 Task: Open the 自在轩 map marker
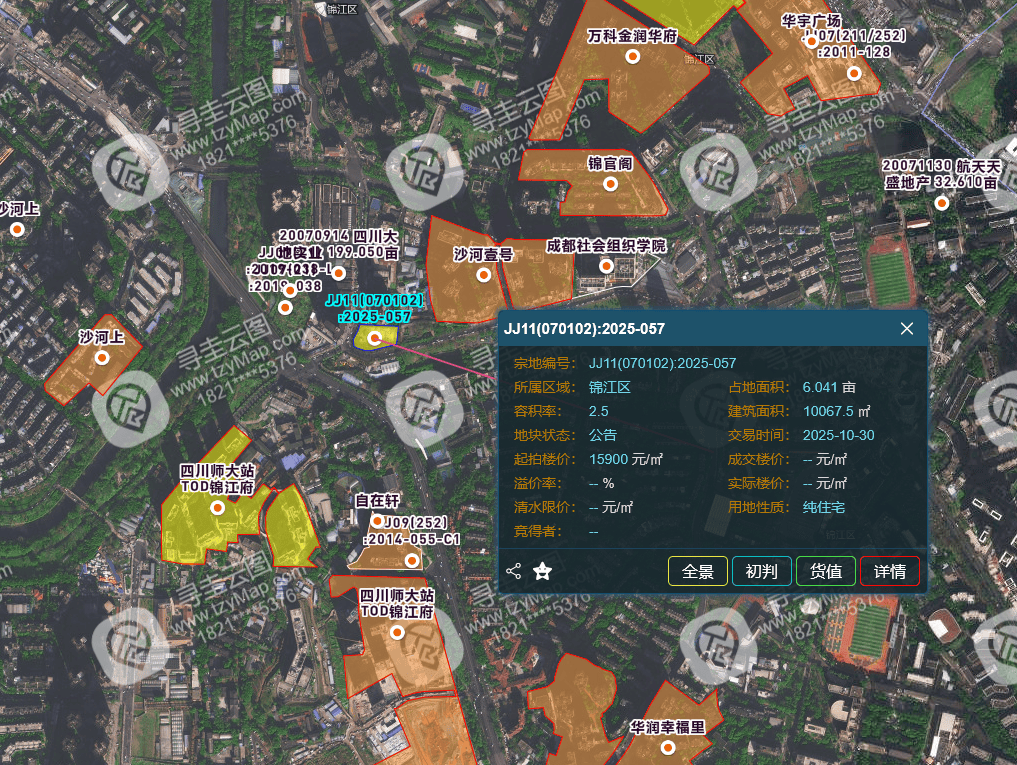(x=377, y=520)
